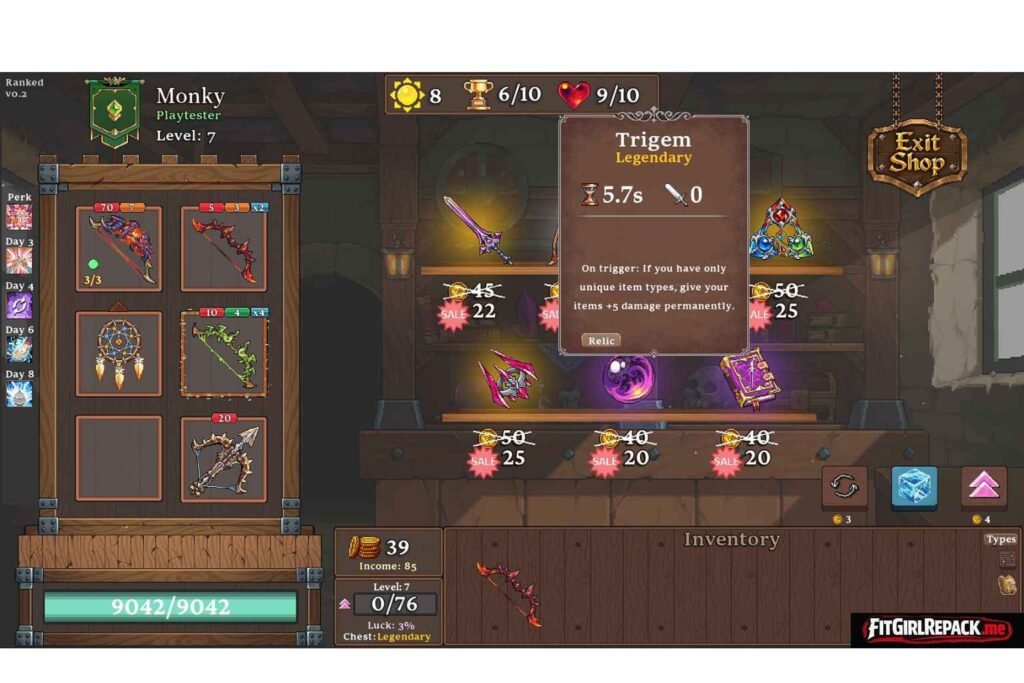Screen dimensions: 1024x683
Task: Click the equipped flaming purple bow slot
Action: (x=119, y=249)
